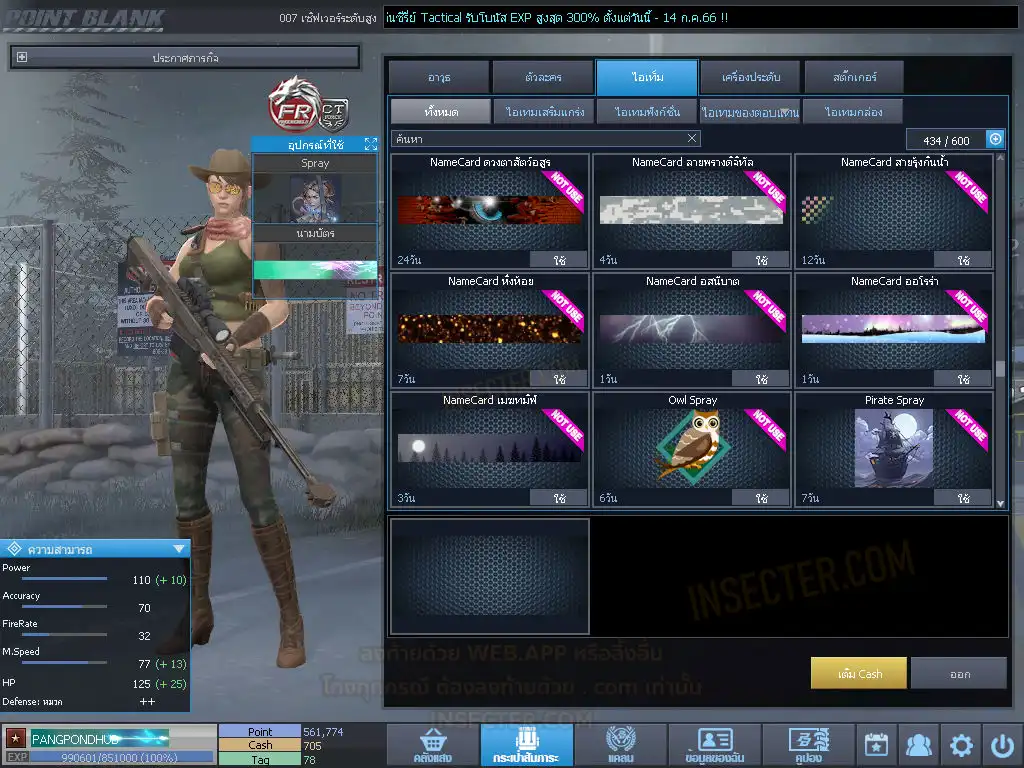Clear the search box with the X
This screenshot has width=1024, height=768.
pyautogui.click(x=692, y=139)
